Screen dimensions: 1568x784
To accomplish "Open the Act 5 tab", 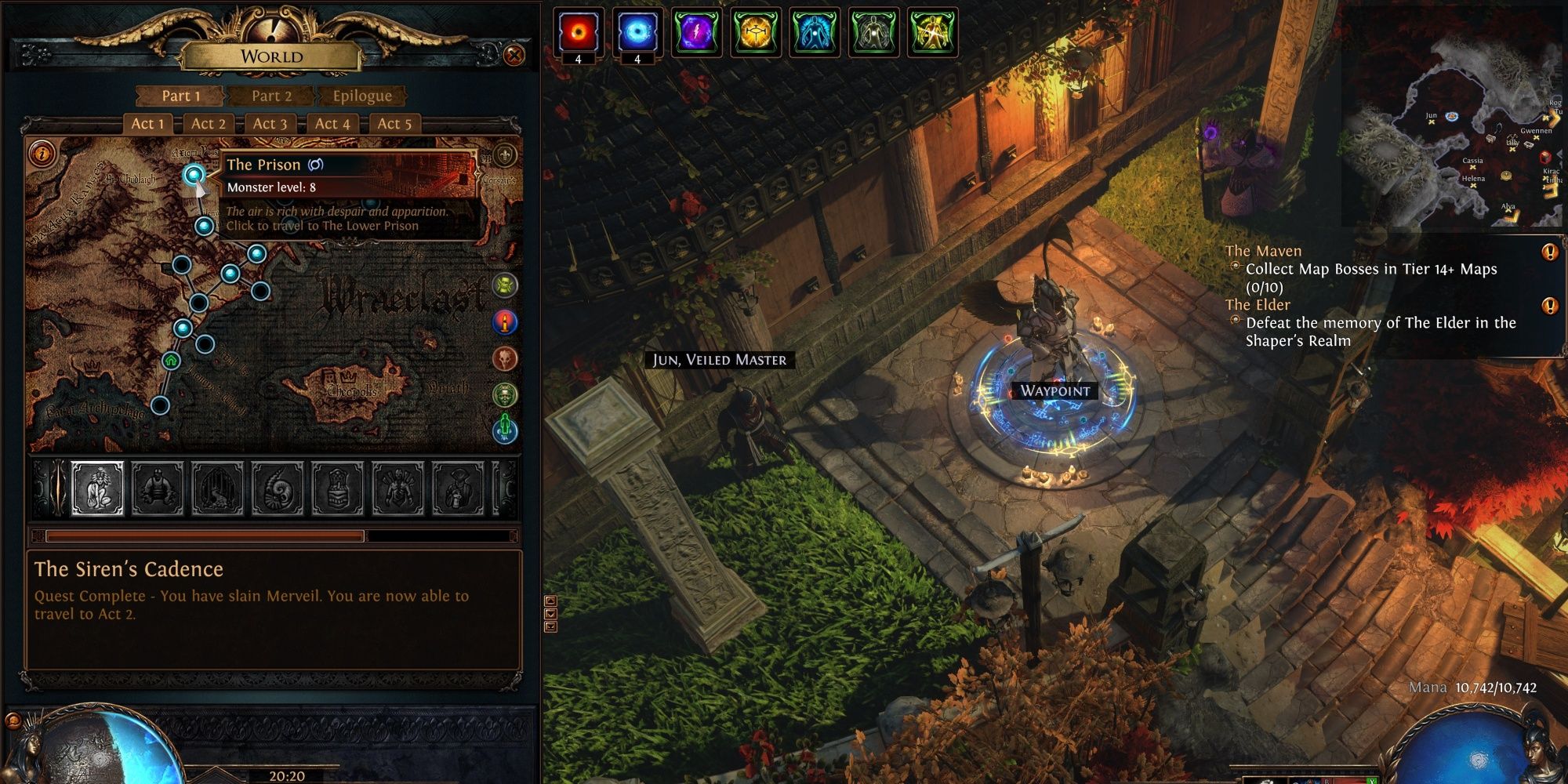I will click(394, 123).
